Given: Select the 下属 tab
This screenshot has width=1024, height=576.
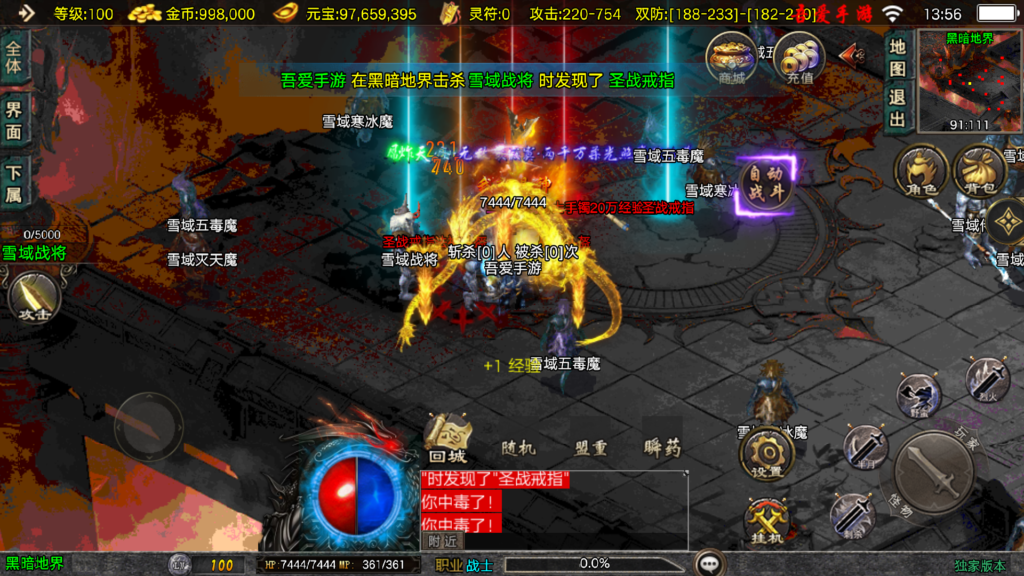Looking at the screenshot, I should pos(14,183).
